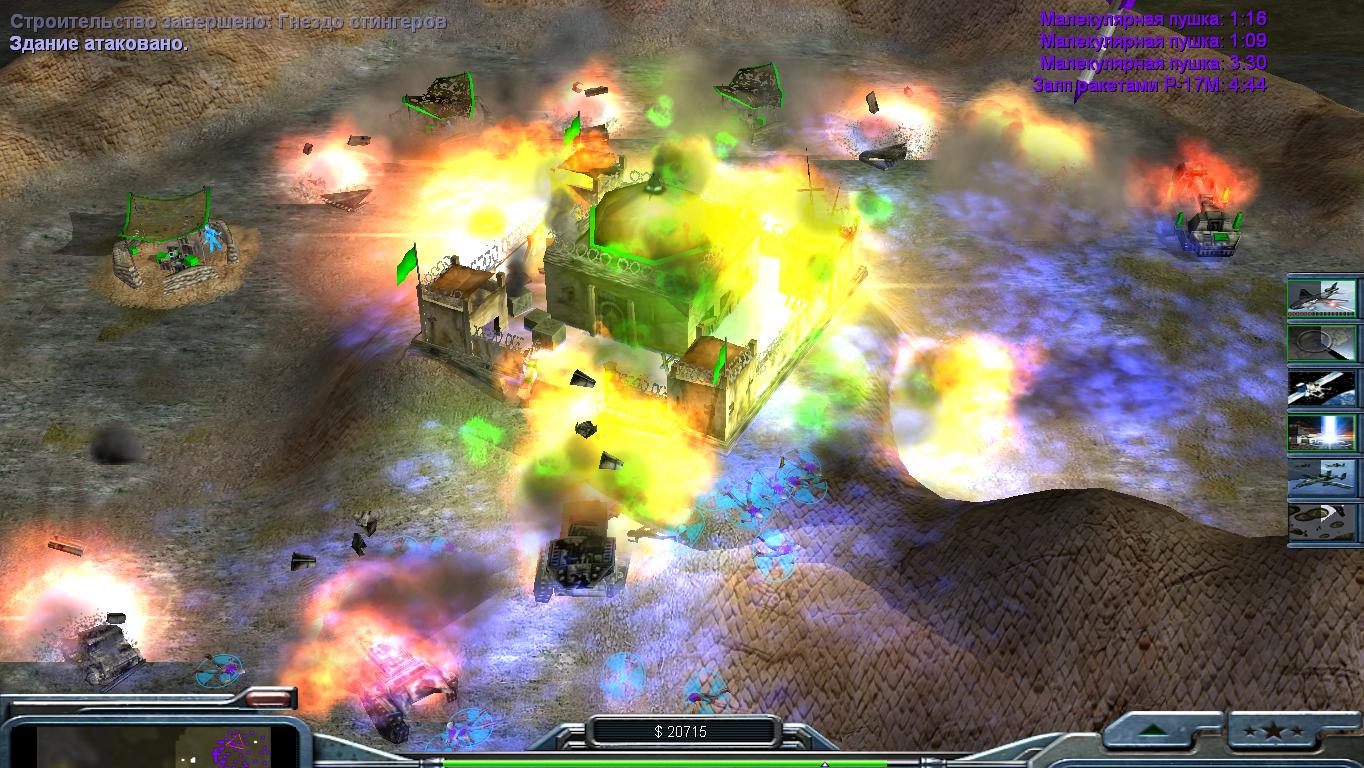Expand the control bar with green arrow

pos(1164,730)
